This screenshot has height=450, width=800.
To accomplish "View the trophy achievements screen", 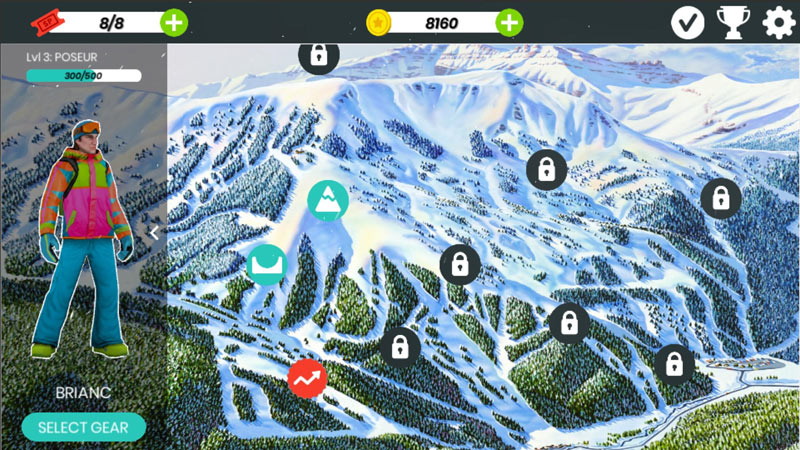I will click(x=733, y=22).
